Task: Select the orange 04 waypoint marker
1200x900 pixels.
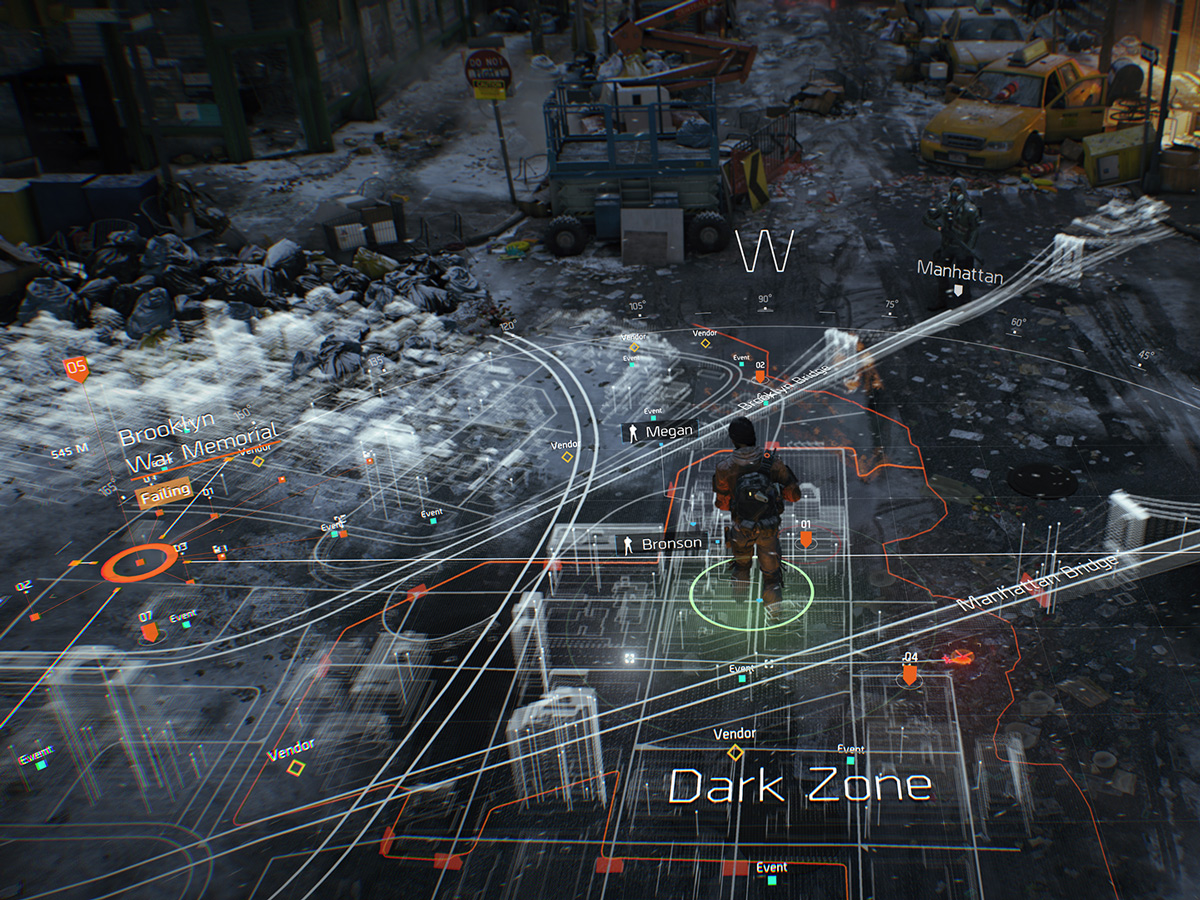Action: click(910, 674)
